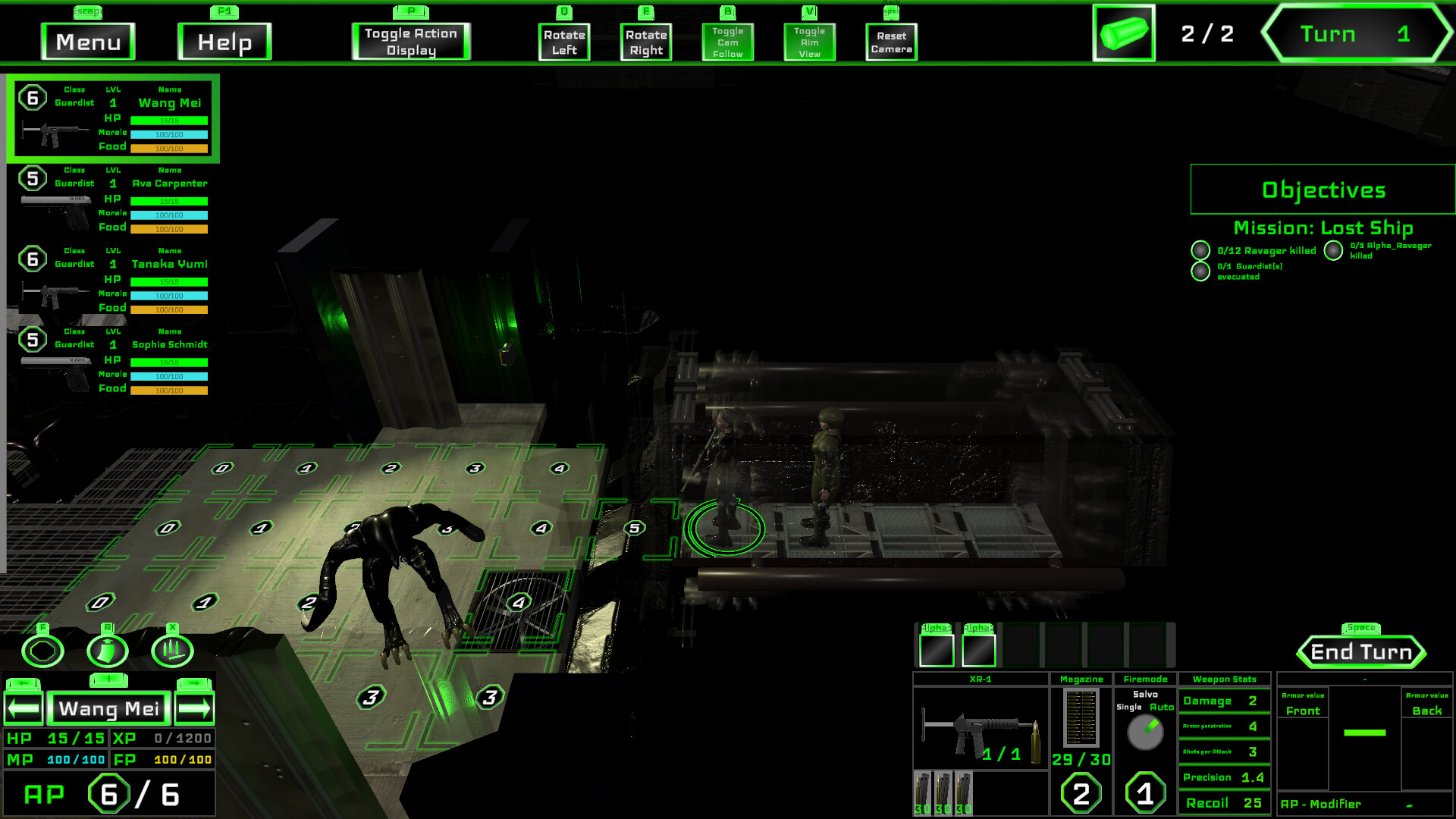The image size is (1456, 819).
Task: Open the Menu
Action: tap(87, 42)
